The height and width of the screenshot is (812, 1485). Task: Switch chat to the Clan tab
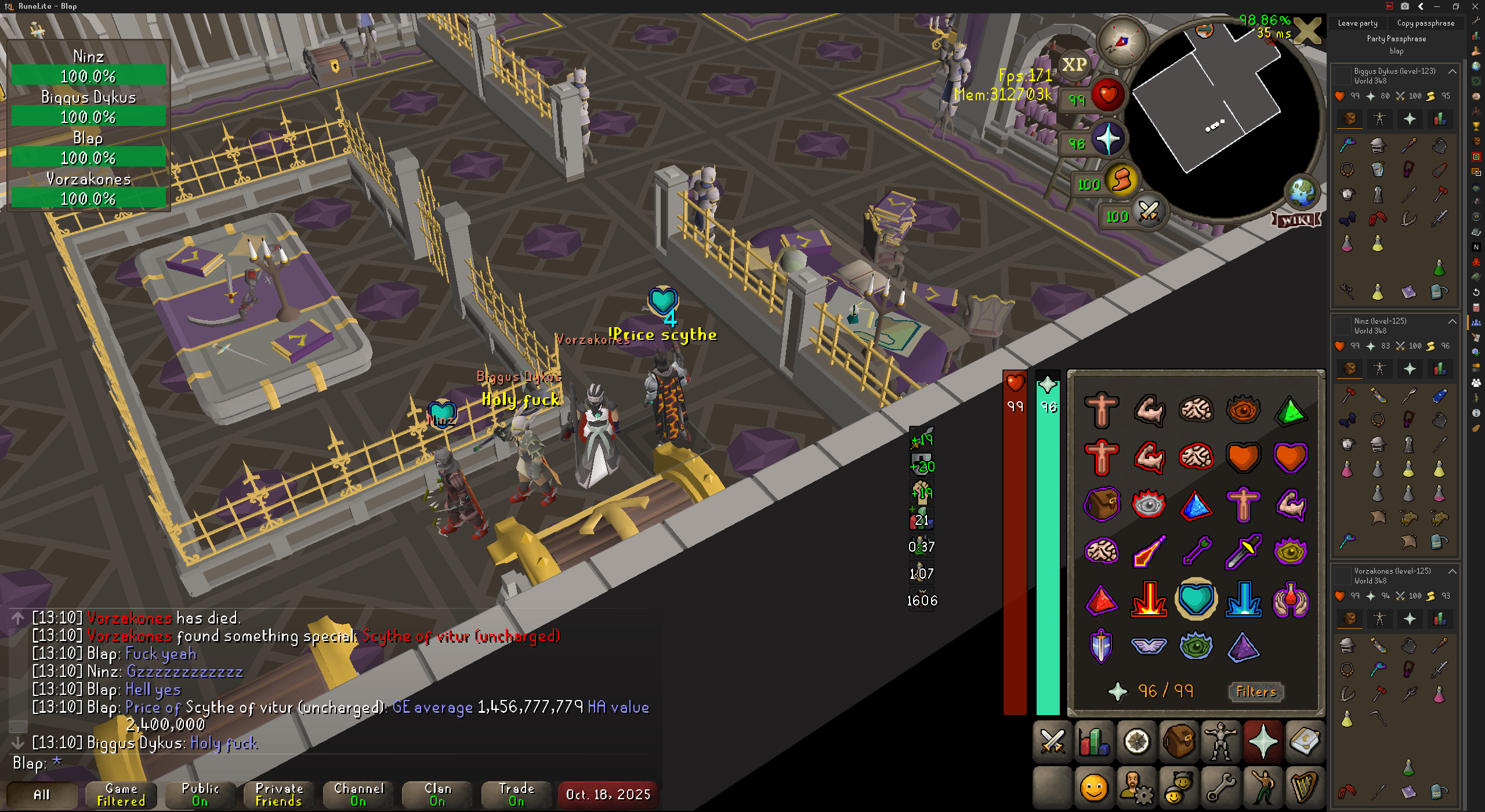click(x=437, y=795)
